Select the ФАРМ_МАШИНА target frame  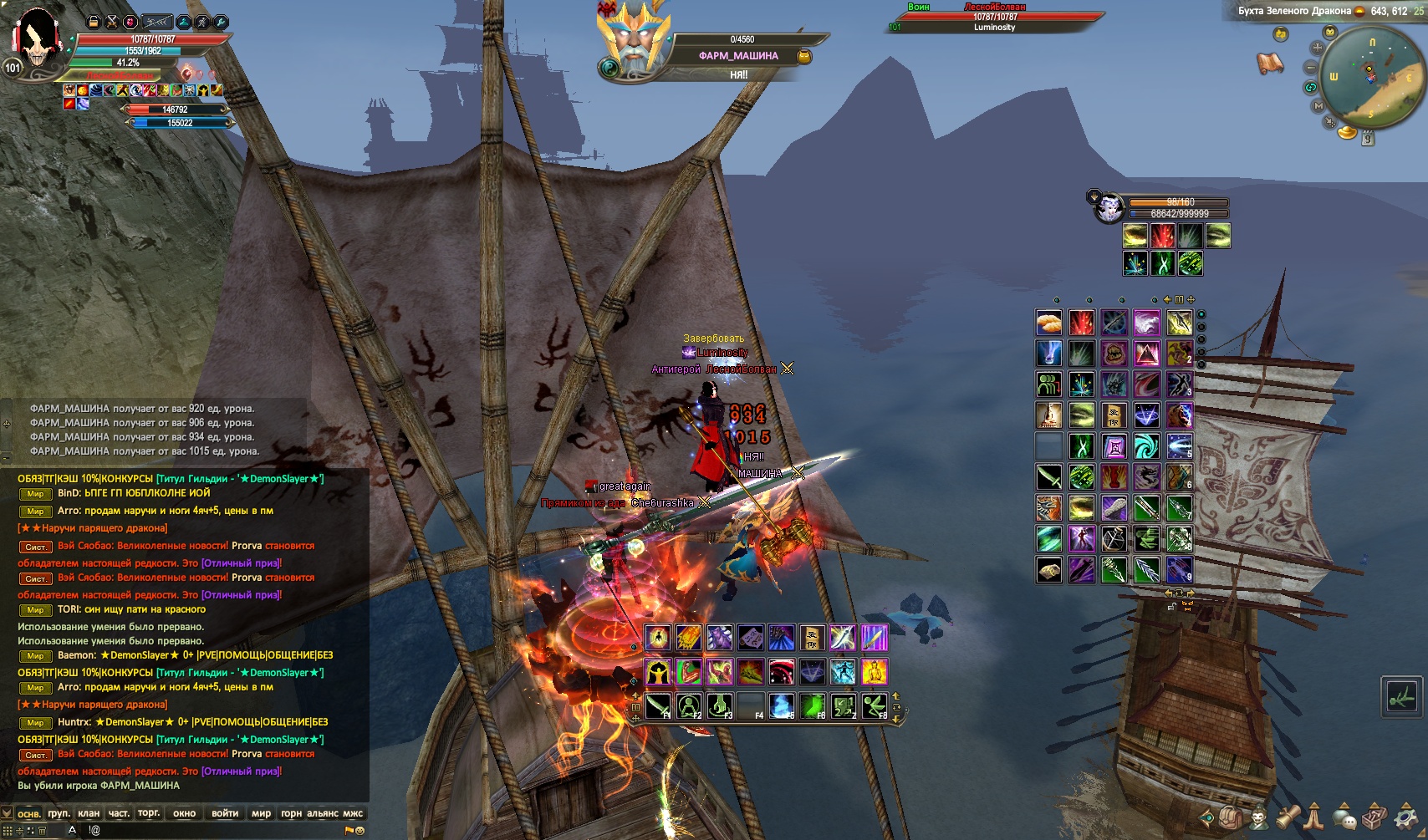(737, 56)
